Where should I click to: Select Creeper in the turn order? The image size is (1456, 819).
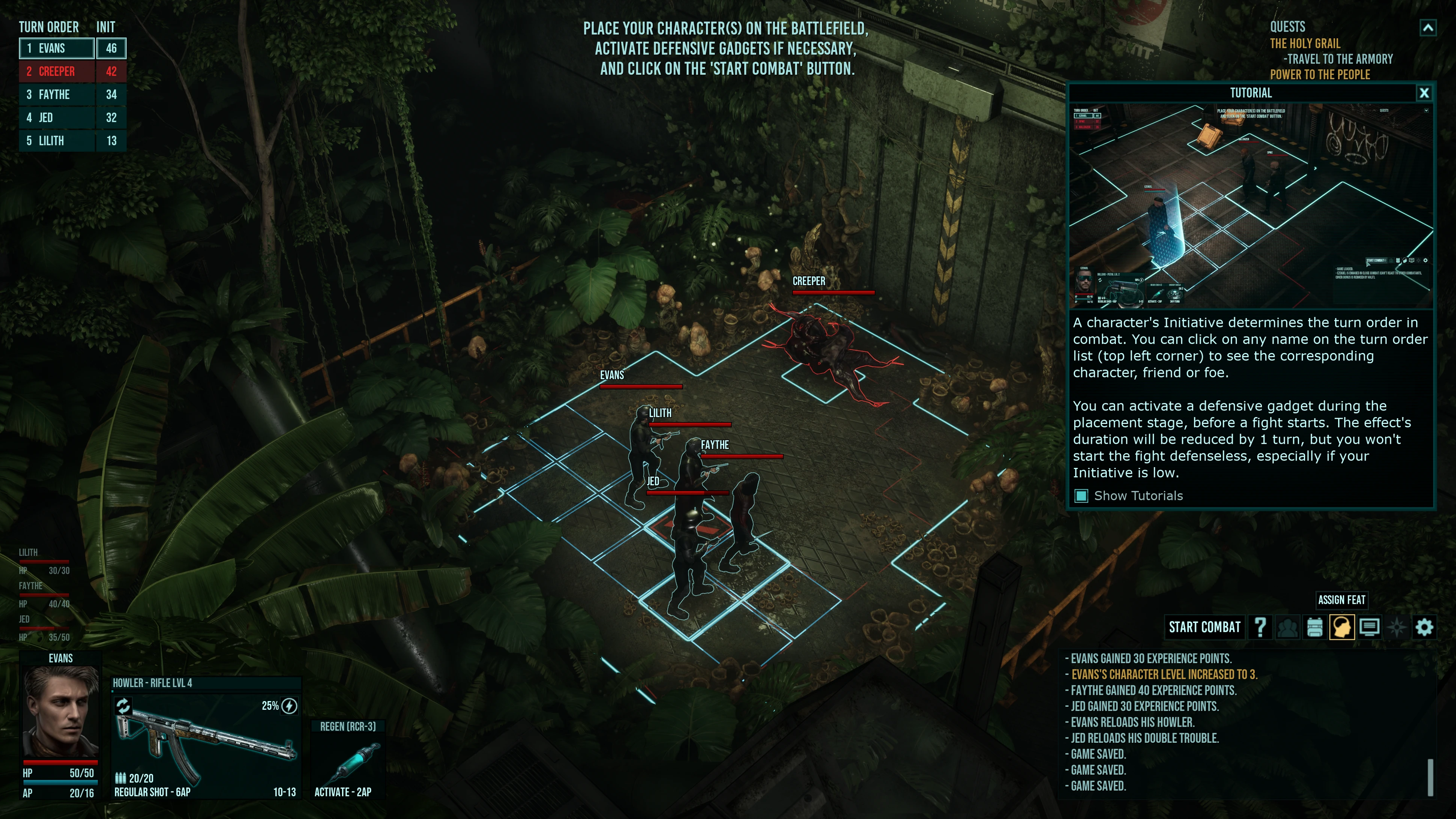click(57, 72)
